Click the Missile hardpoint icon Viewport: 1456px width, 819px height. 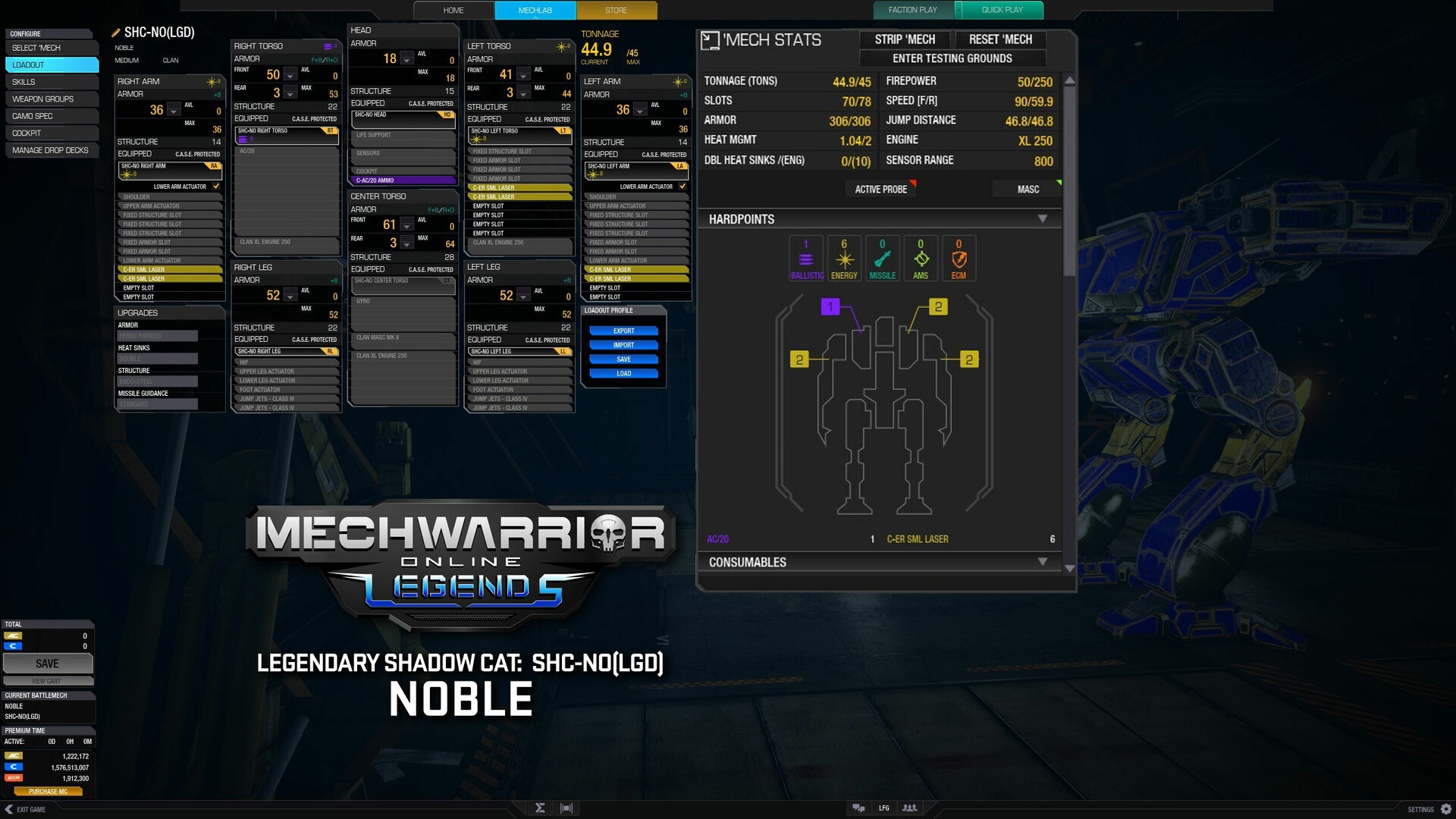coord(882,258)
